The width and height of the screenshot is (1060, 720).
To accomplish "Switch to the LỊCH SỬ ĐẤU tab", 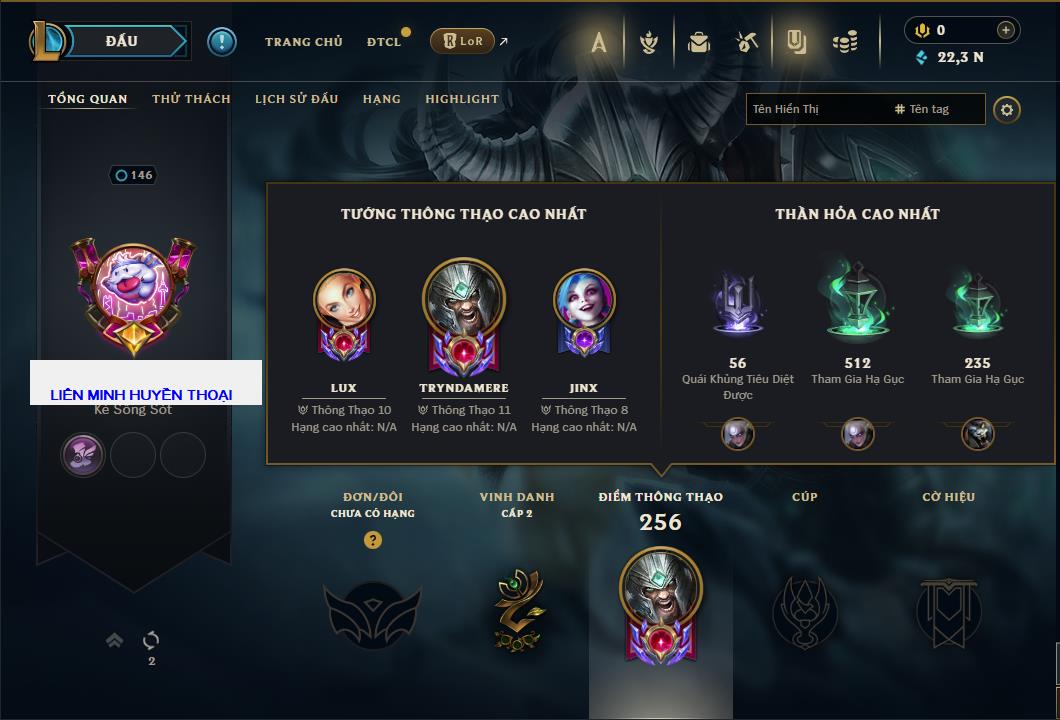I will point(296,99).
